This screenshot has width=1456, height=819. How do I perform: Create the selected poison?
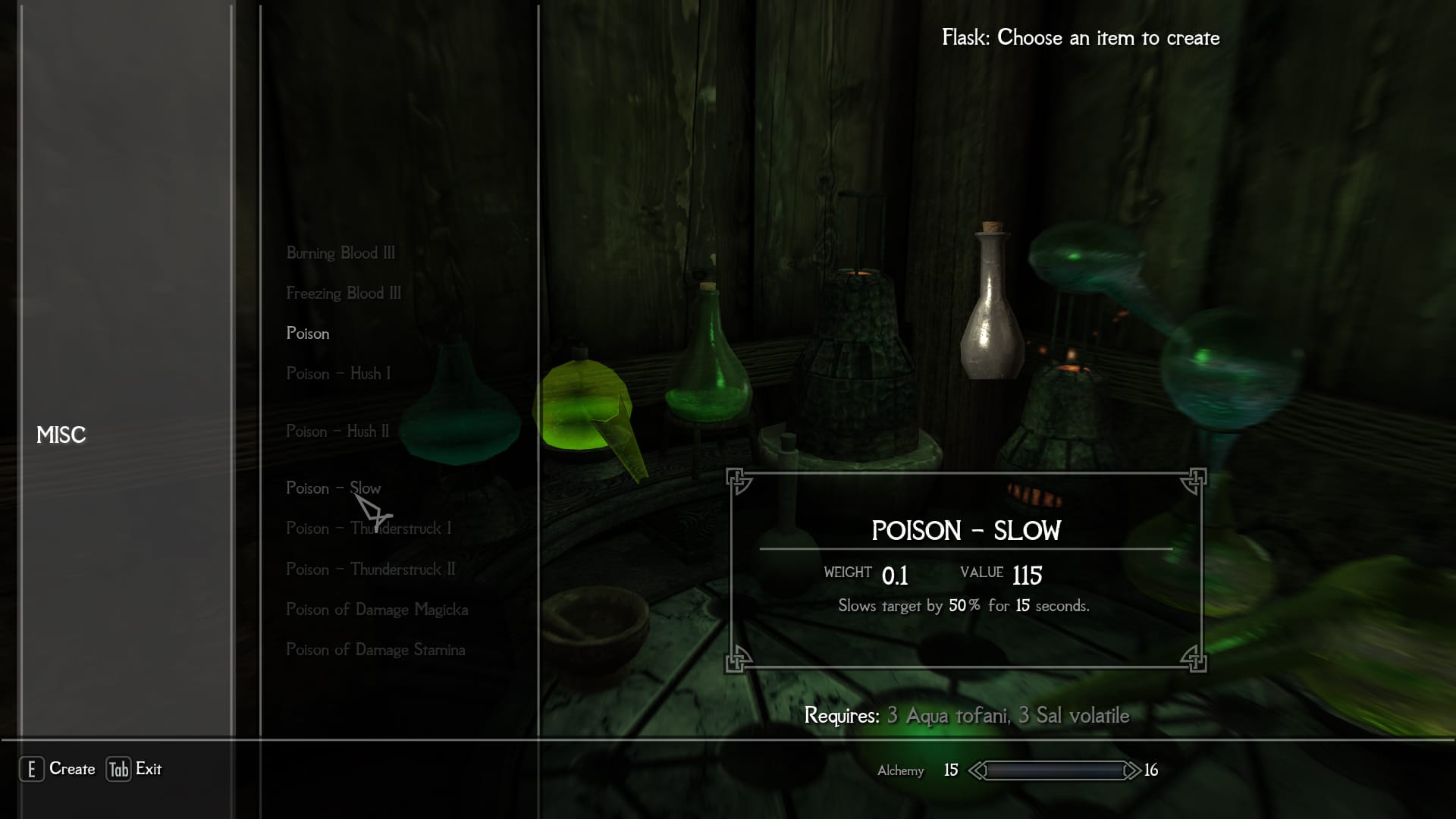pyautogui.click(x=58, y=769)
